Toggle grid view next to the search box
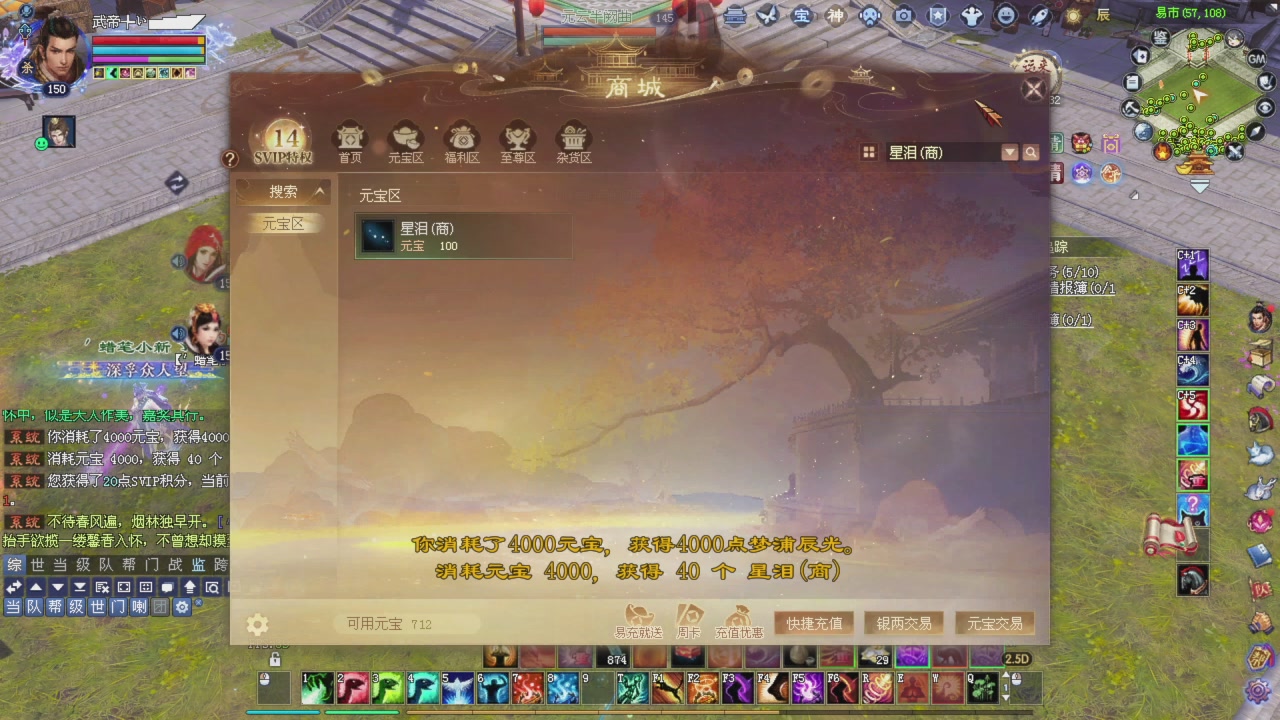 868,152
